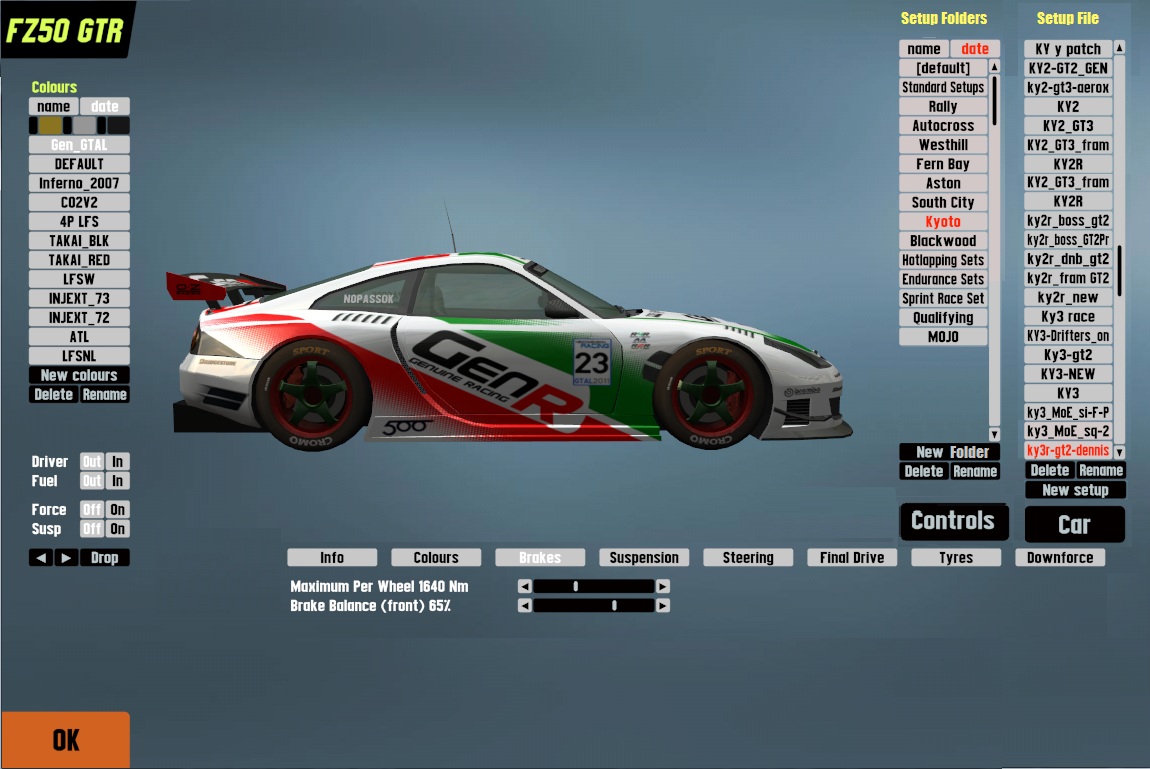Create a New setup
Viewport: 1150px width, 769px height.
pos(1075,490)
